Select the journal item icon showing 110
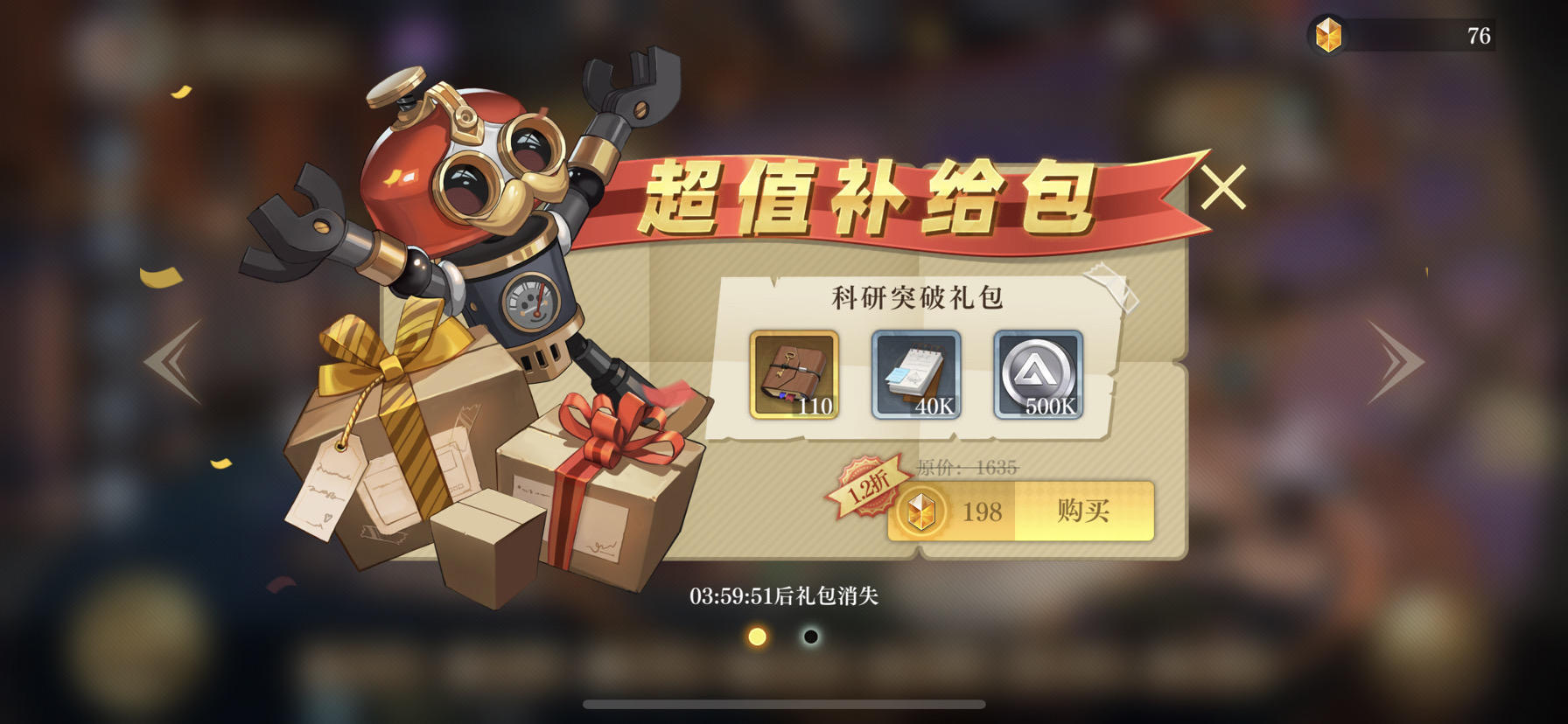The width and height of the screenshot is (1568, 724). tap(792, 376)
